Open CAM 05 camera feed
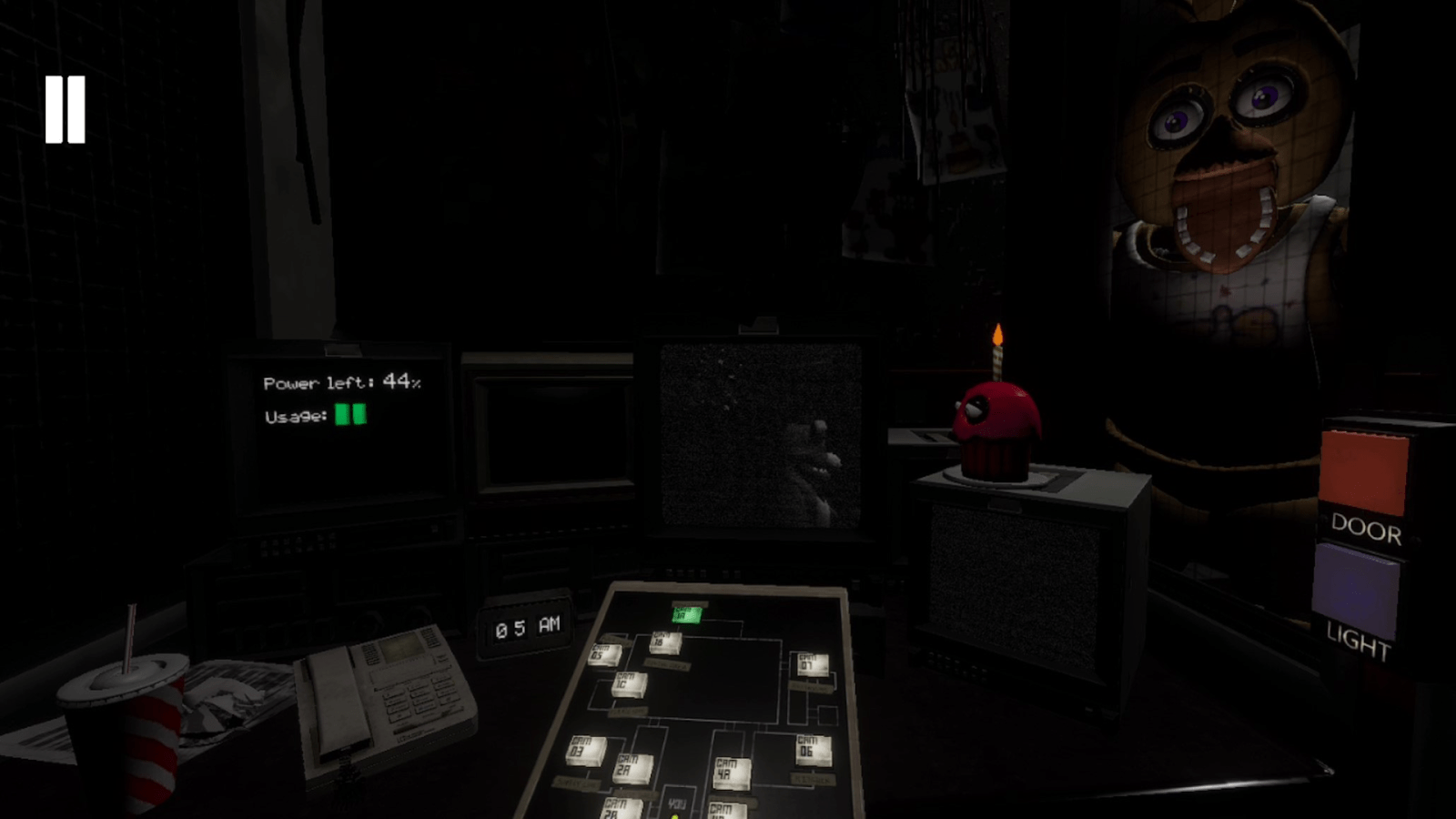Image resolution: width=1456 pixels, height=819 pixels. click(603, 653)
